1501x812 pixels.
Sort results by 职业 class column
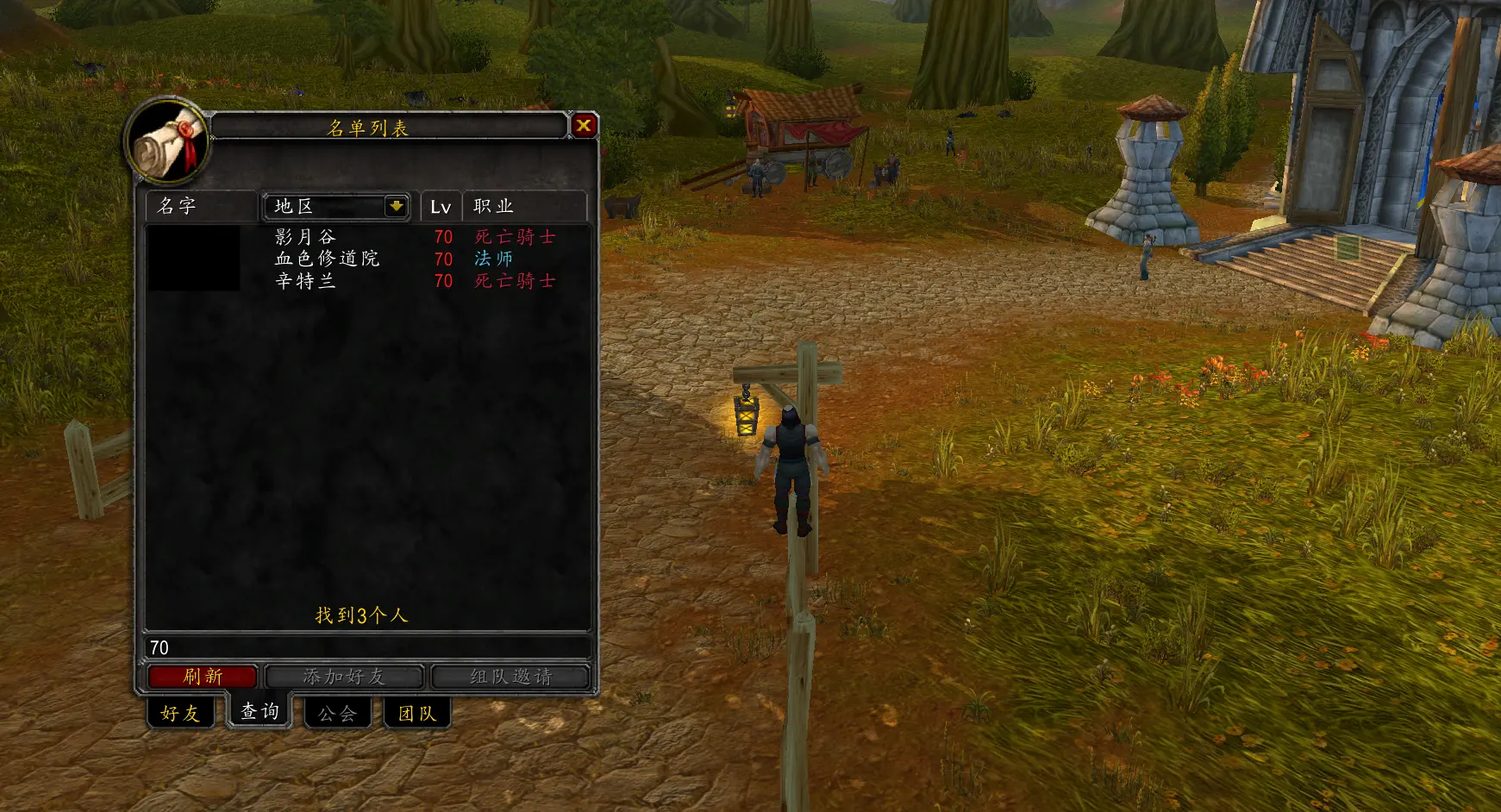pos(524,206)
